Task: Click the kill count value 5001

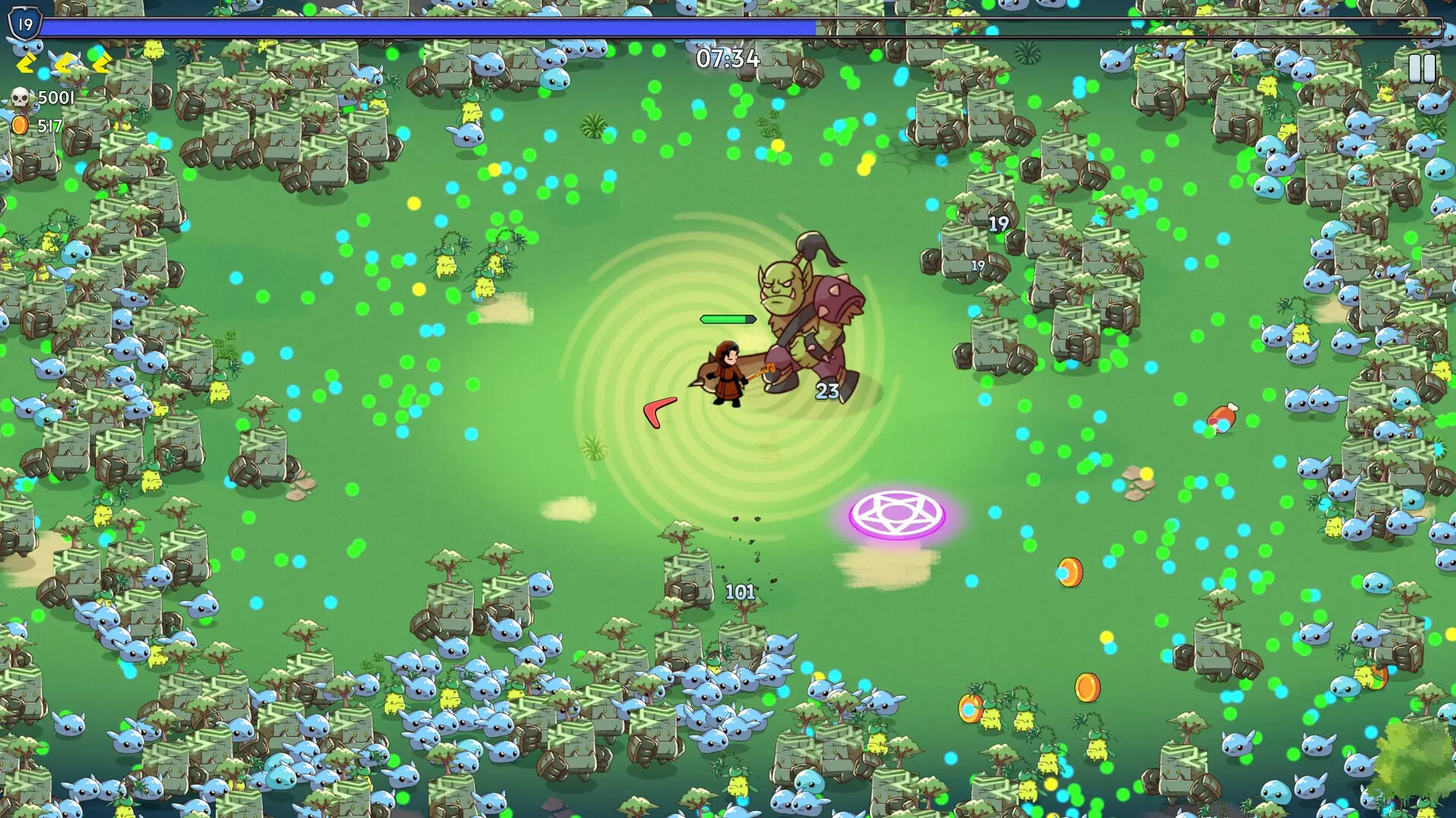Action: tap(56, 96)
